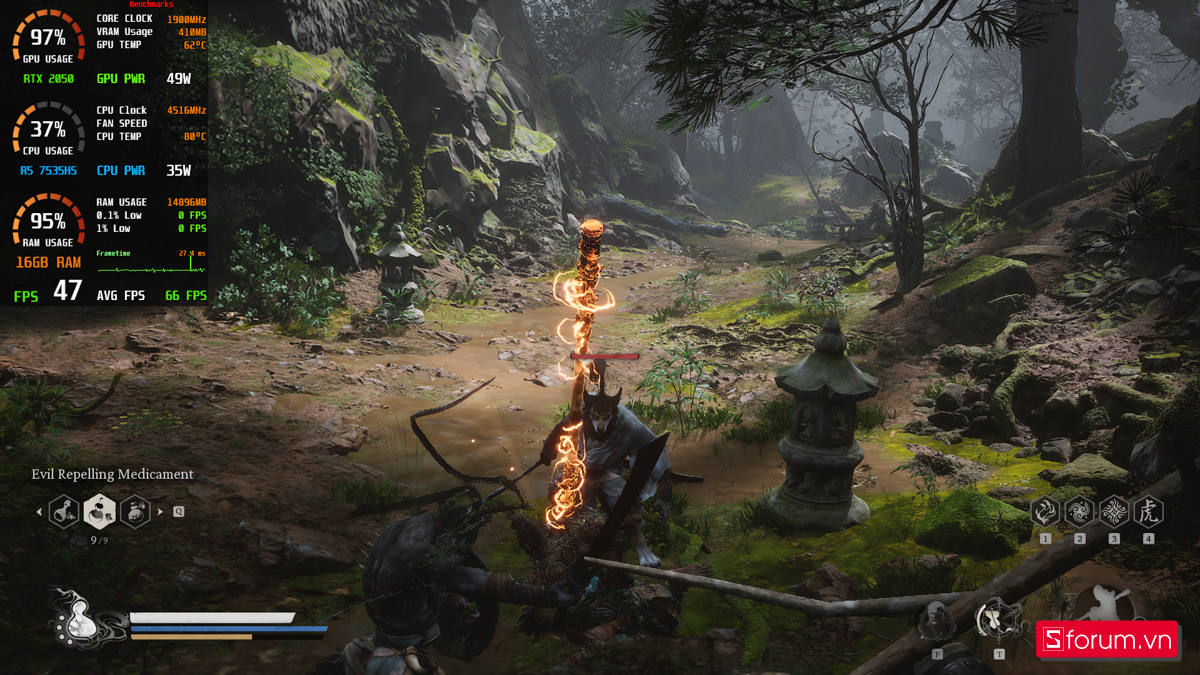Image resolution: width=1200 pixels, height=675 pixels.
Task: Cycle quick items with the right arrow
Action: pyautogui.click(x=161, y=512)
